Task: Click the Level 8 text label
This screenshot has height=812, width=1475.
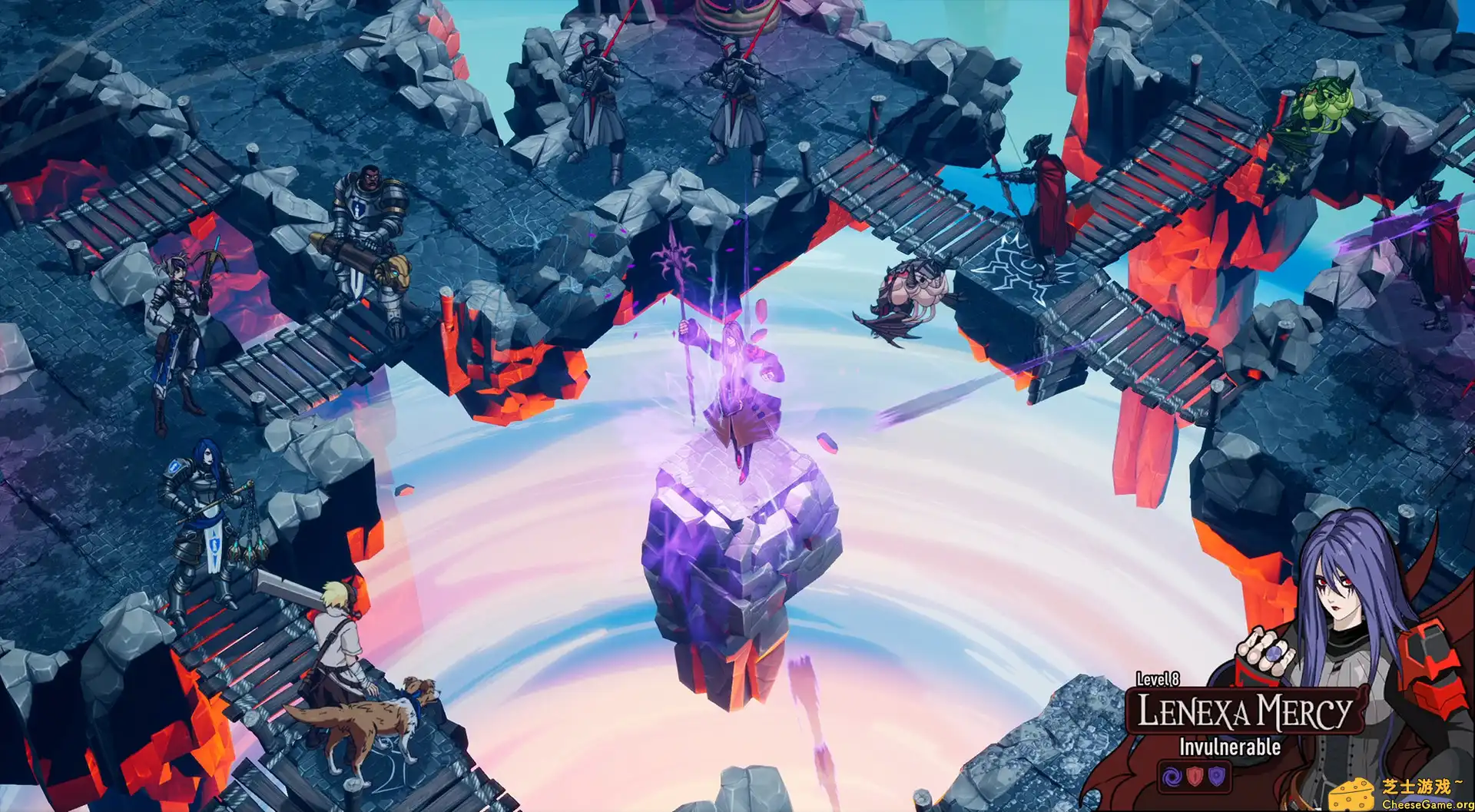Action: [x=1157, y=680]
